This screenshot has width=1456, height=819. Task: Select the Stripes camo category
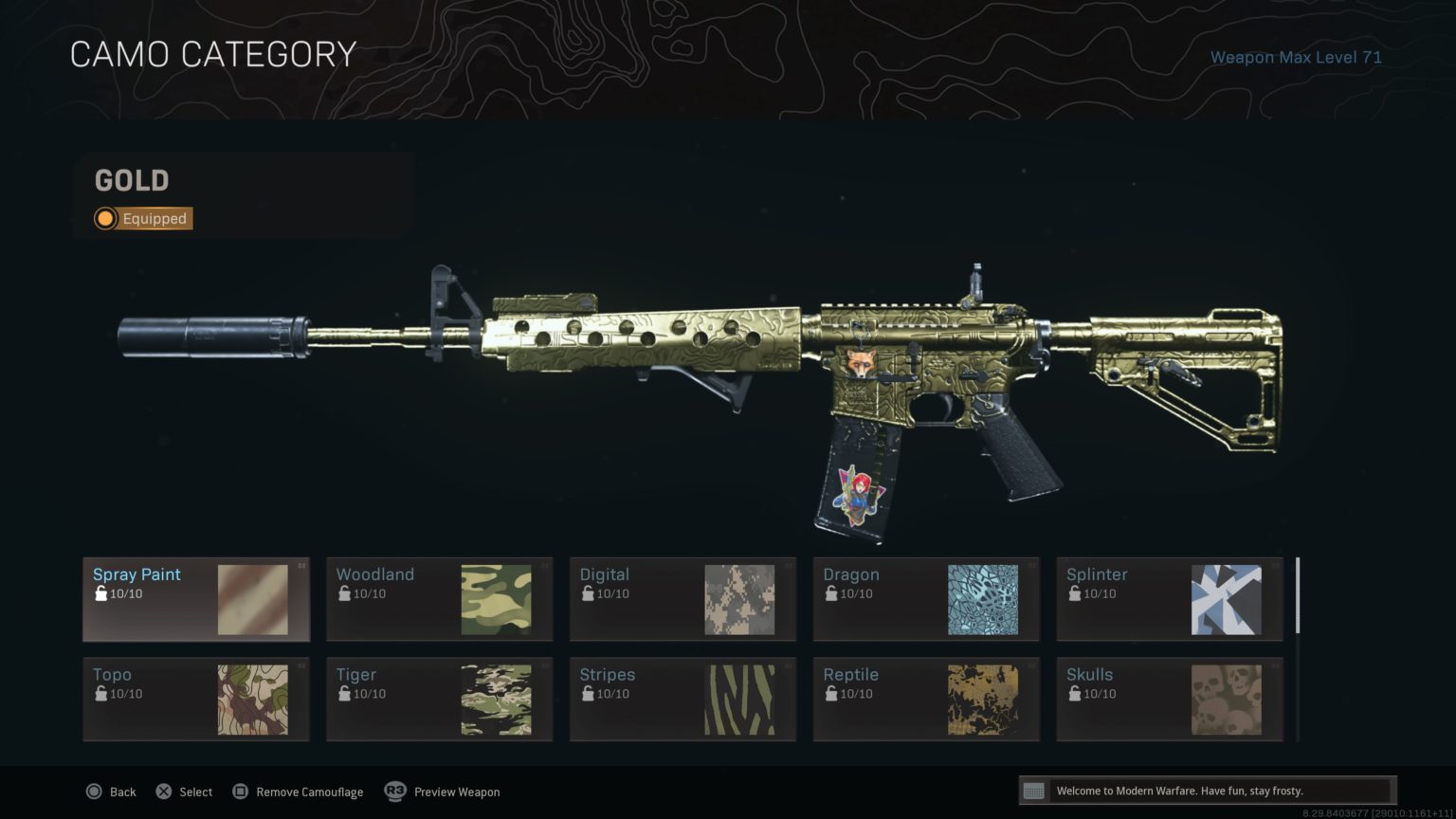(682, 699)
